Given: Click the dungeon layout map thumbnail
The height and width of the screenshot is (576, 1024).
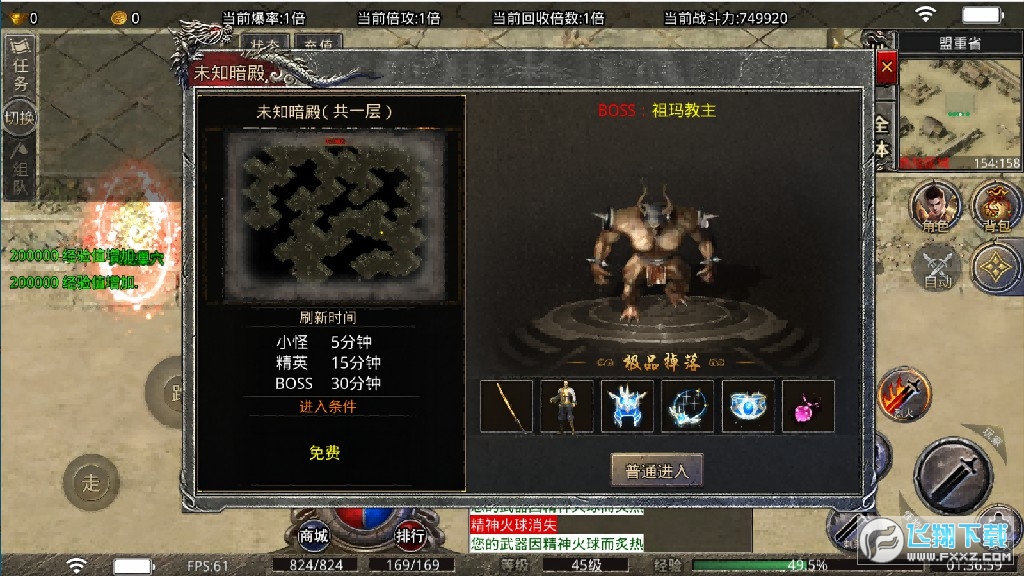Looking at the screenshot, I should point(334,216).
